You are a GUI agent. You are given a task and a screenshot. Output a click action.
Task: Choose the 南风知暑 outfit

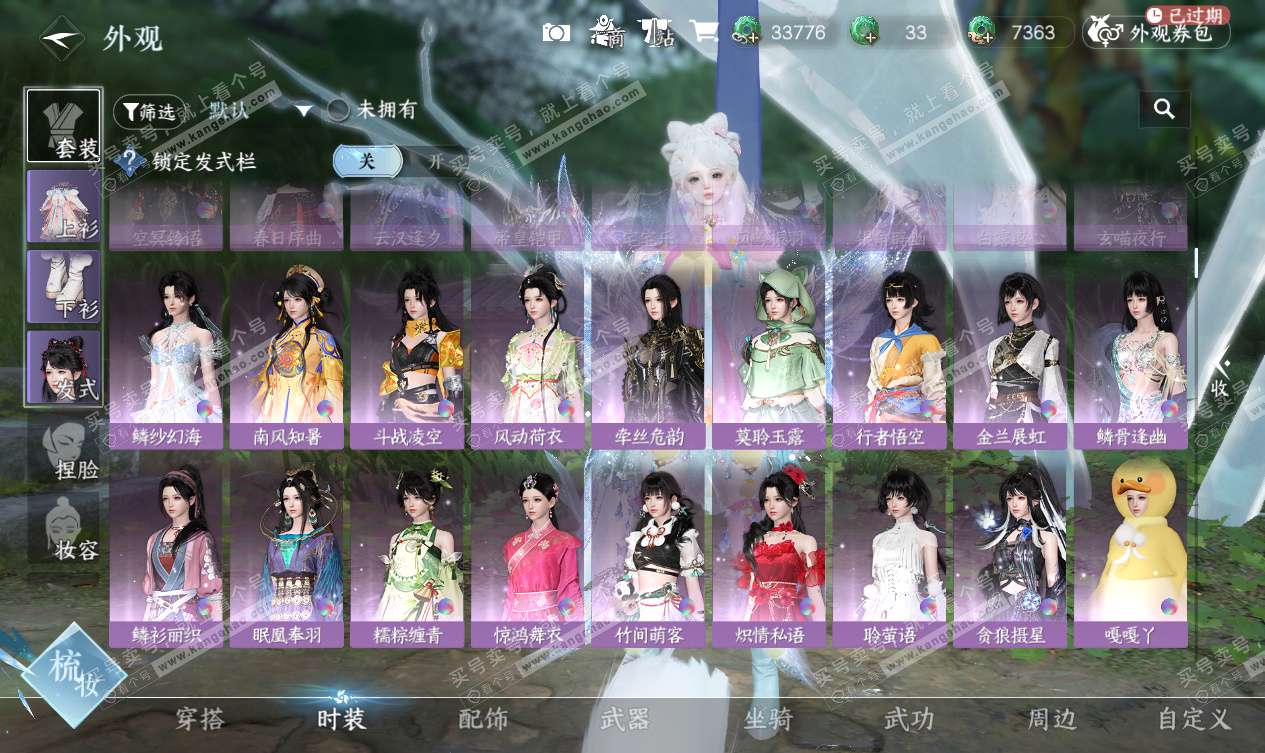tap(286, 358)
